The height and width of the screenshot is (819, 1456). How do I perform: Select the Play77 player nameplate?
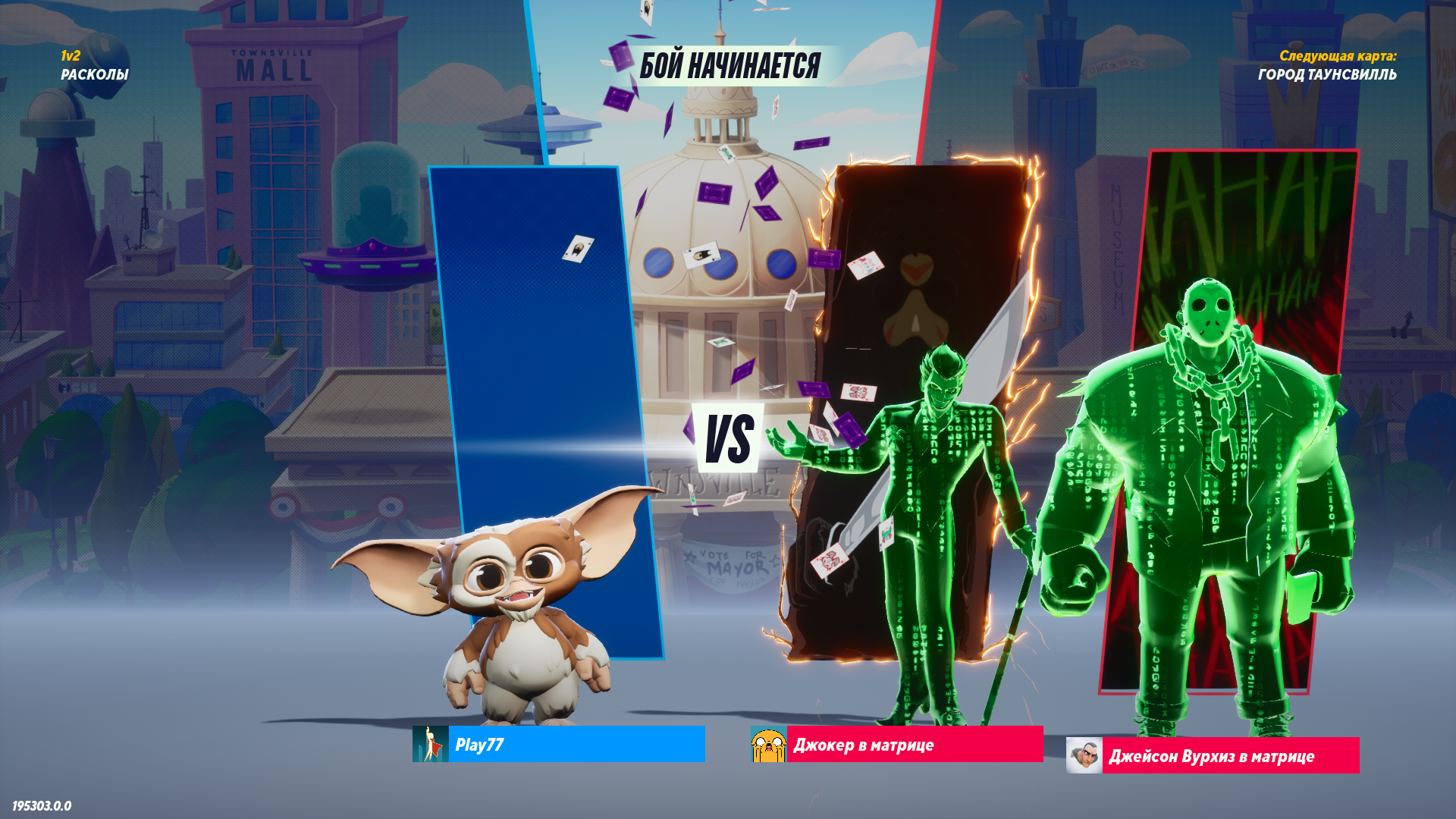576,744
